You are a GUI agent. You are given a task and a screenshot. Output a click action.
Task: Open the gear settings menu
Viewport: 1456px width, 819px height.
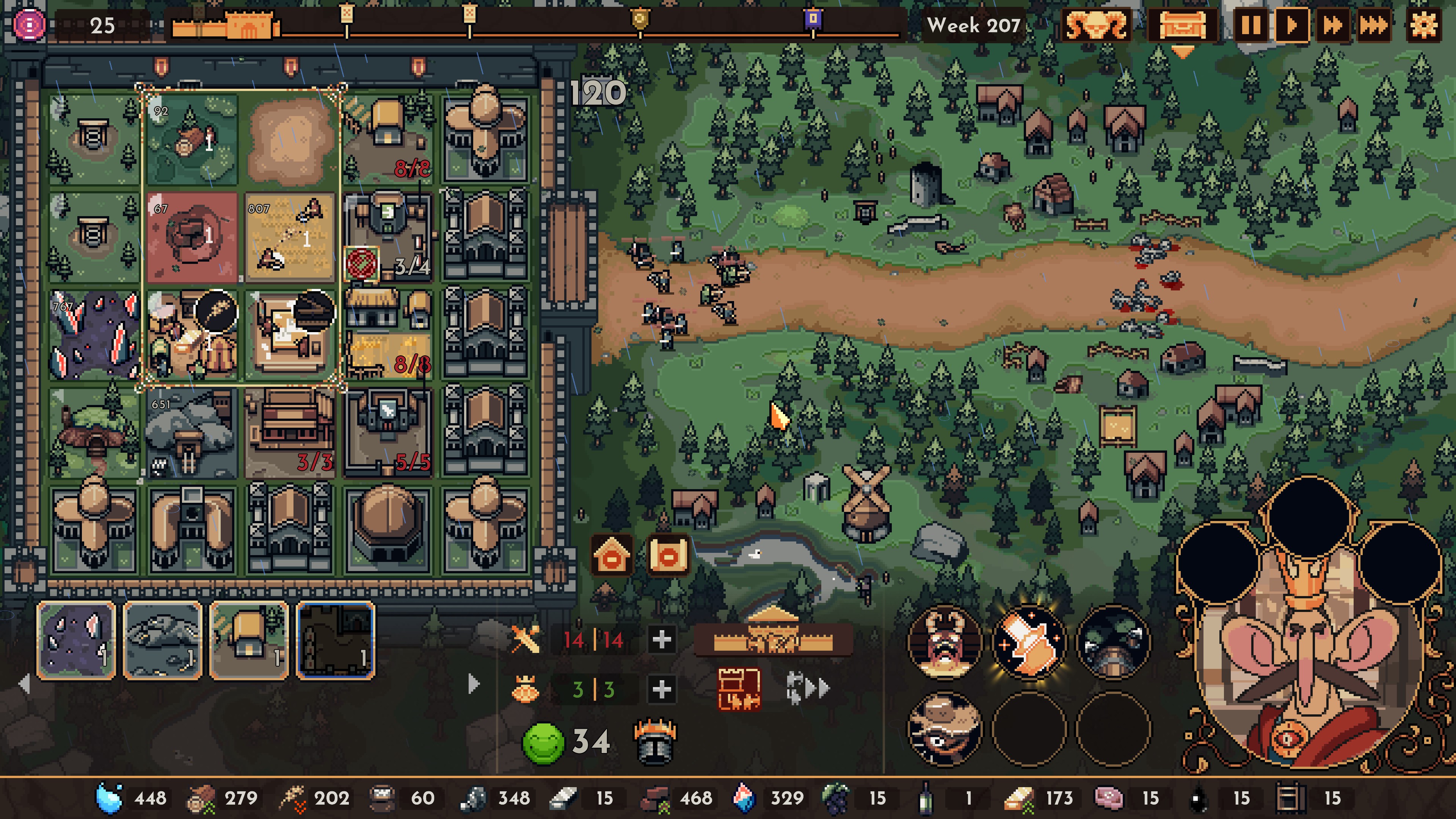click(x=1423, y=25)
